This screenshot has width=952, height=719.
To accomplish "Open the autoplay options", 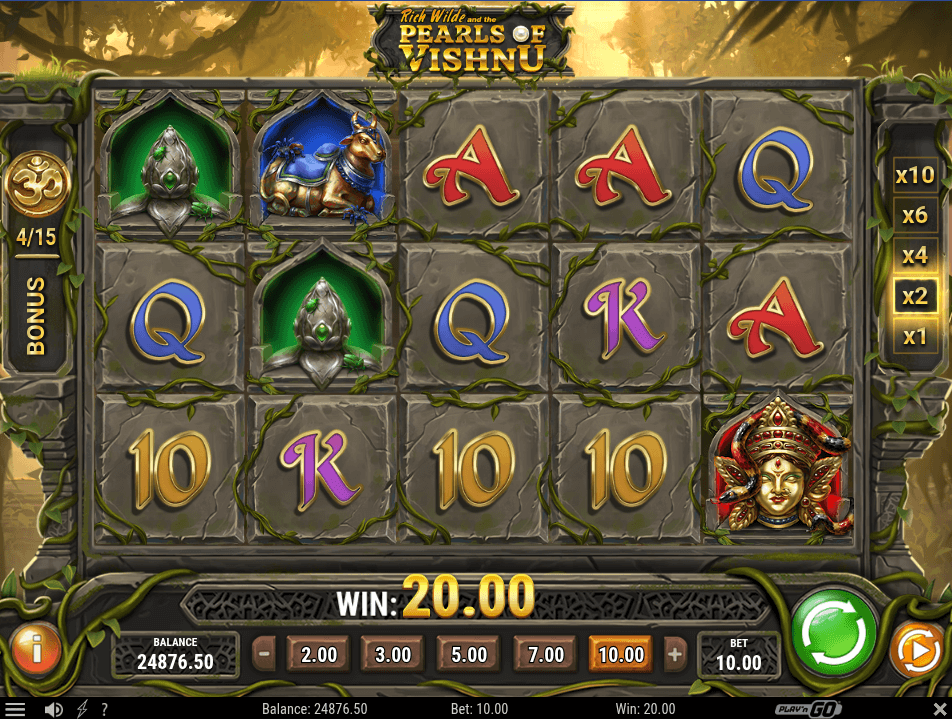I will [x=914, y=651].
